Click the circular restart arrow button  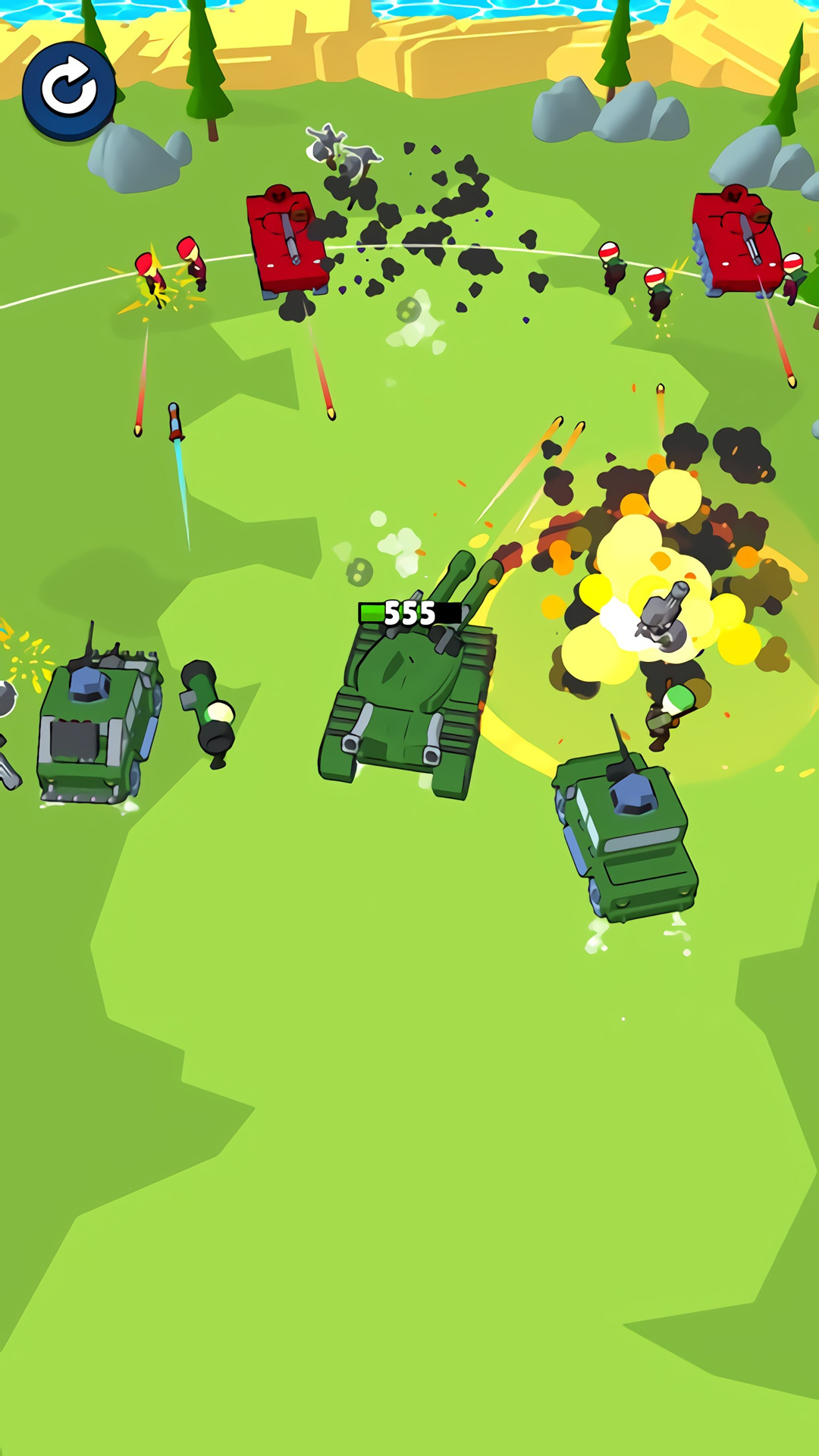[69, 90]
